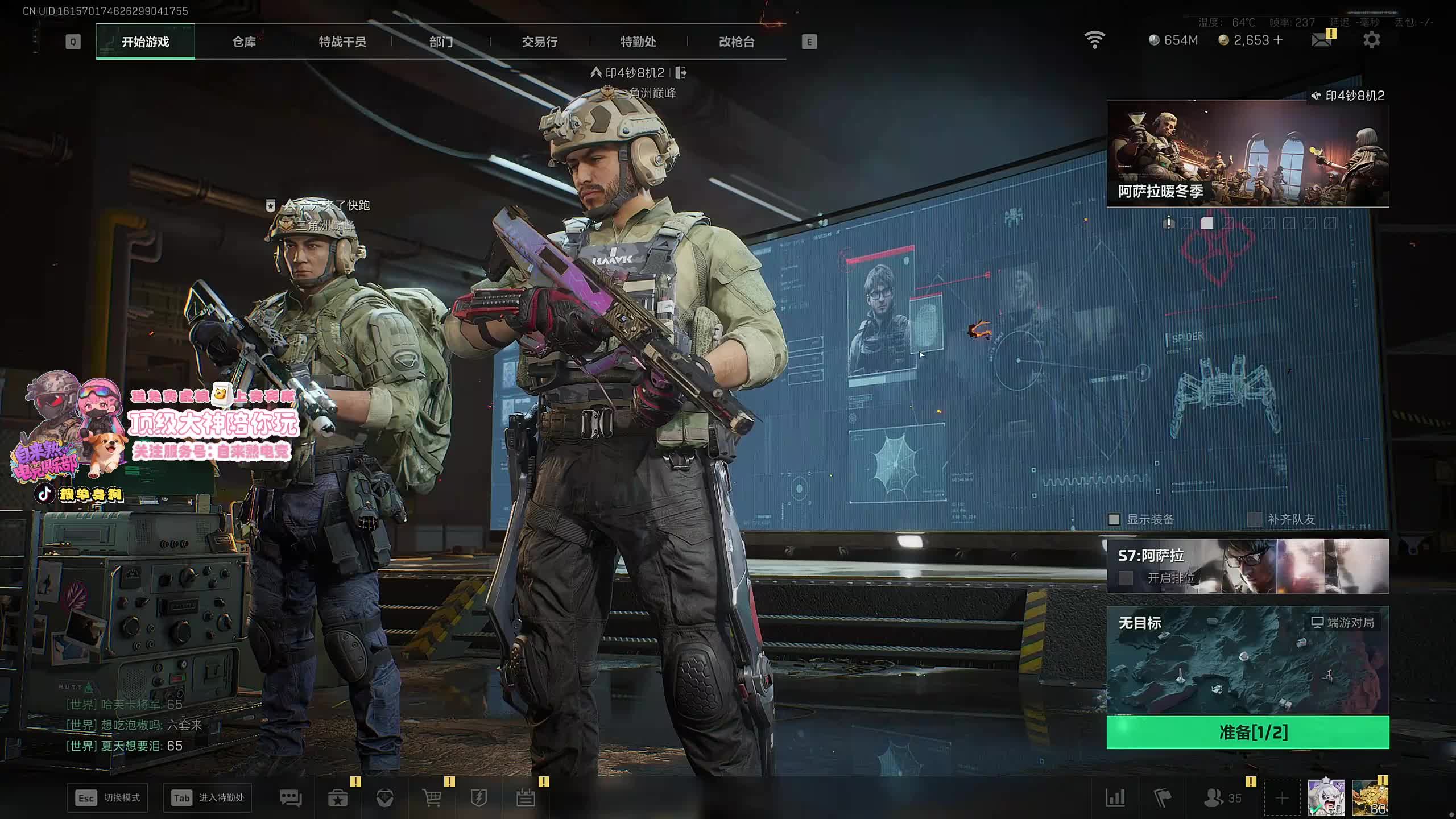Image resolution: width=1456 pixels, height=819 pixels.
Task: Click the plus slot to invite teammate
Action: pos(1282,798)
